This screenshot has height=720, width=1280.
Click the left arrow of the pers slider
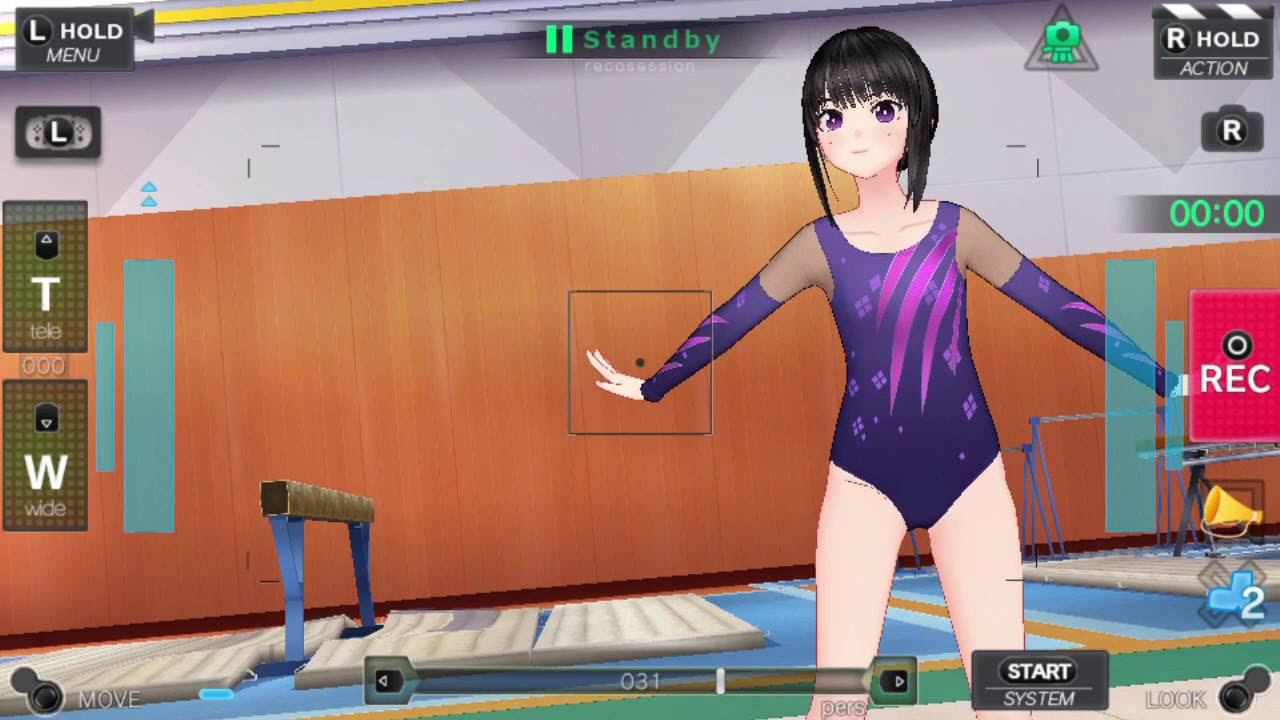coord(383,682)
